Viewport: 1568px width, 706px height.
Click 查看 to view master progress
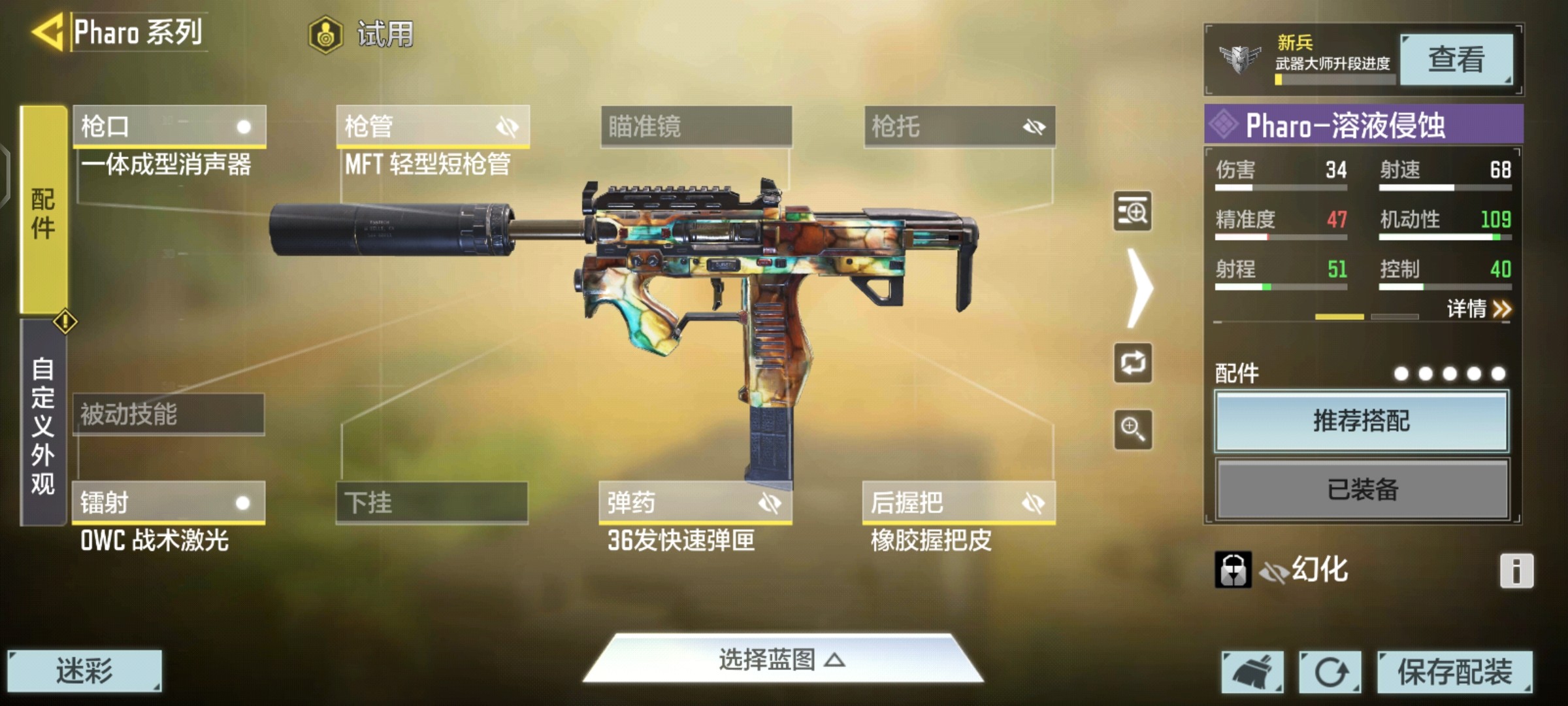(x=1456, y=59)
